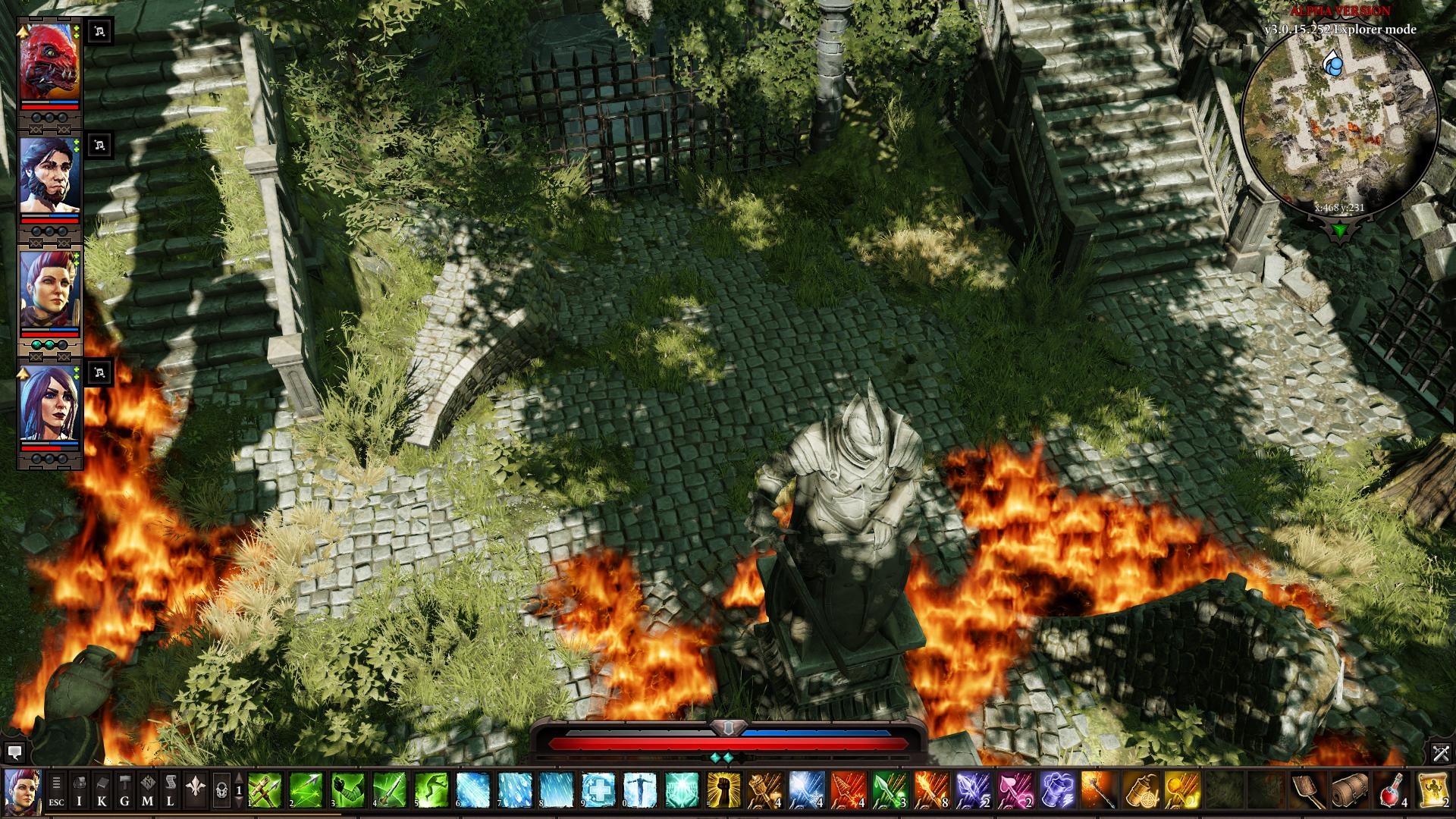Select the red health potion slot
Image resolution: width=1456 pixels, height=819 pixels.
pyautogui.click(x=1392, y=792)
